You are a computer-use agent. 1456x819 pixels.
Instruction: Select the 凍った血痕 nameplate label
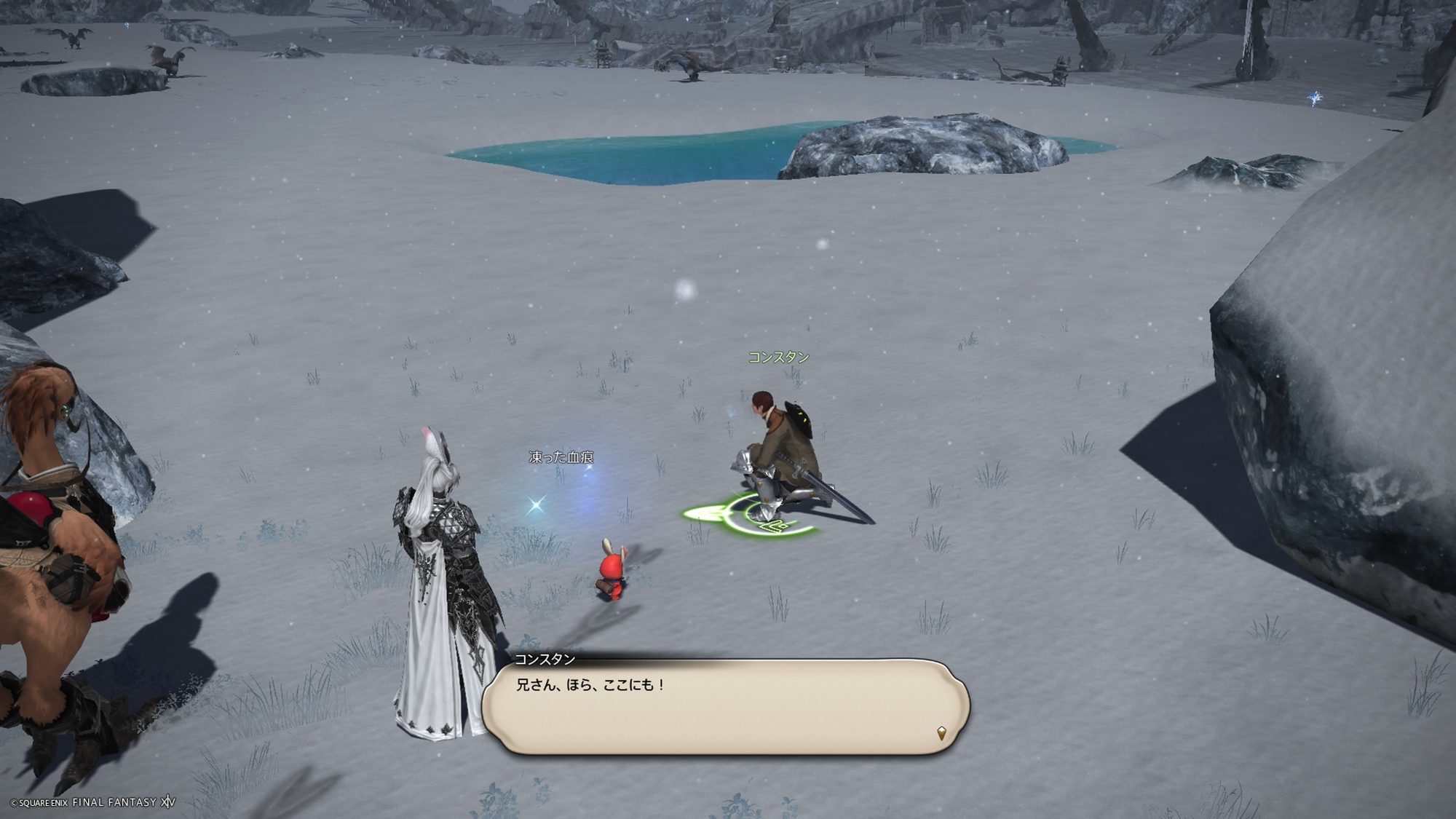pos(561,457)
